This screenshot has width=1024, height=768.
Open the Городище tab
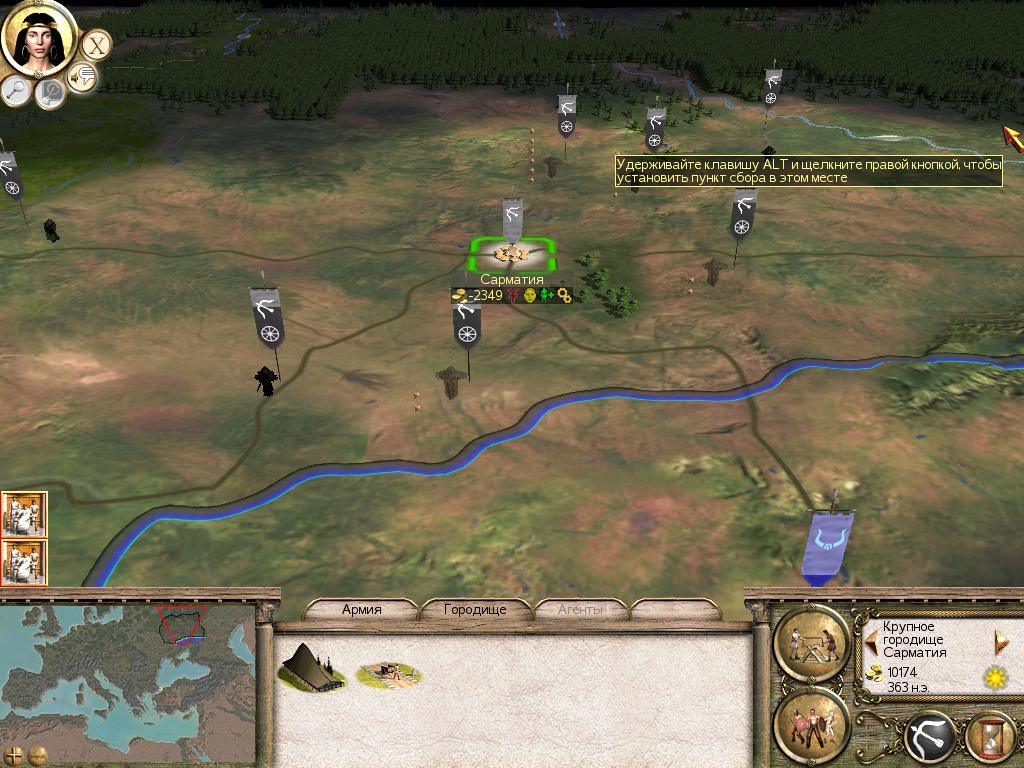475,609
